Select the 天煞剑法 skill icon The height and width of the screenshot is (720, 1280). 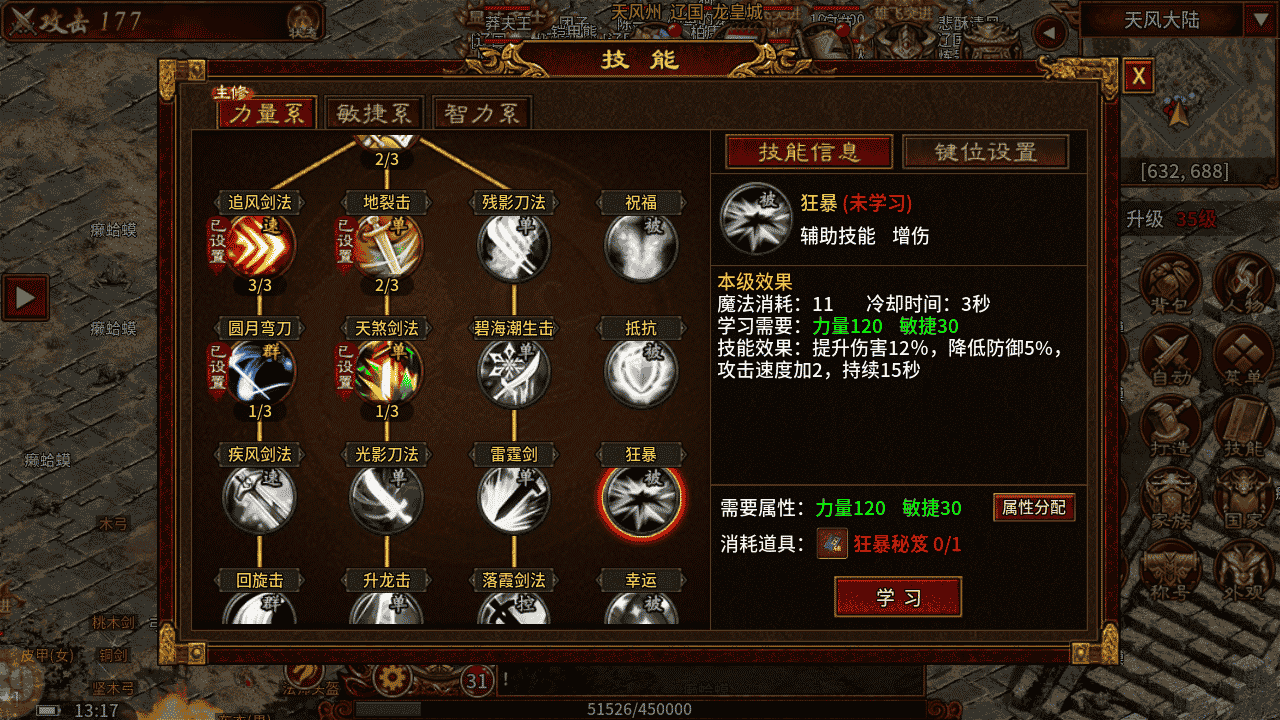click(x=387, y=372)
